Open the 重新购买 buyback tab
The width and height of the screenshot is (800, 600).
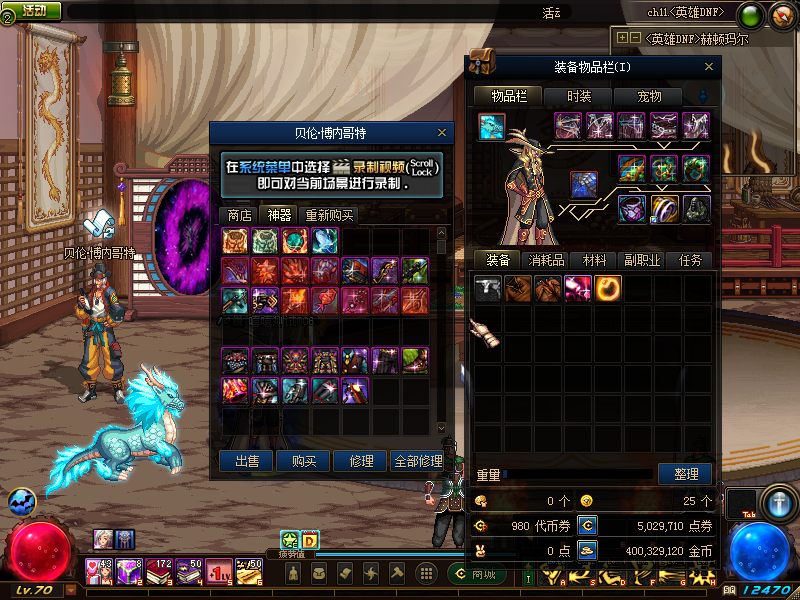point(329,215)
